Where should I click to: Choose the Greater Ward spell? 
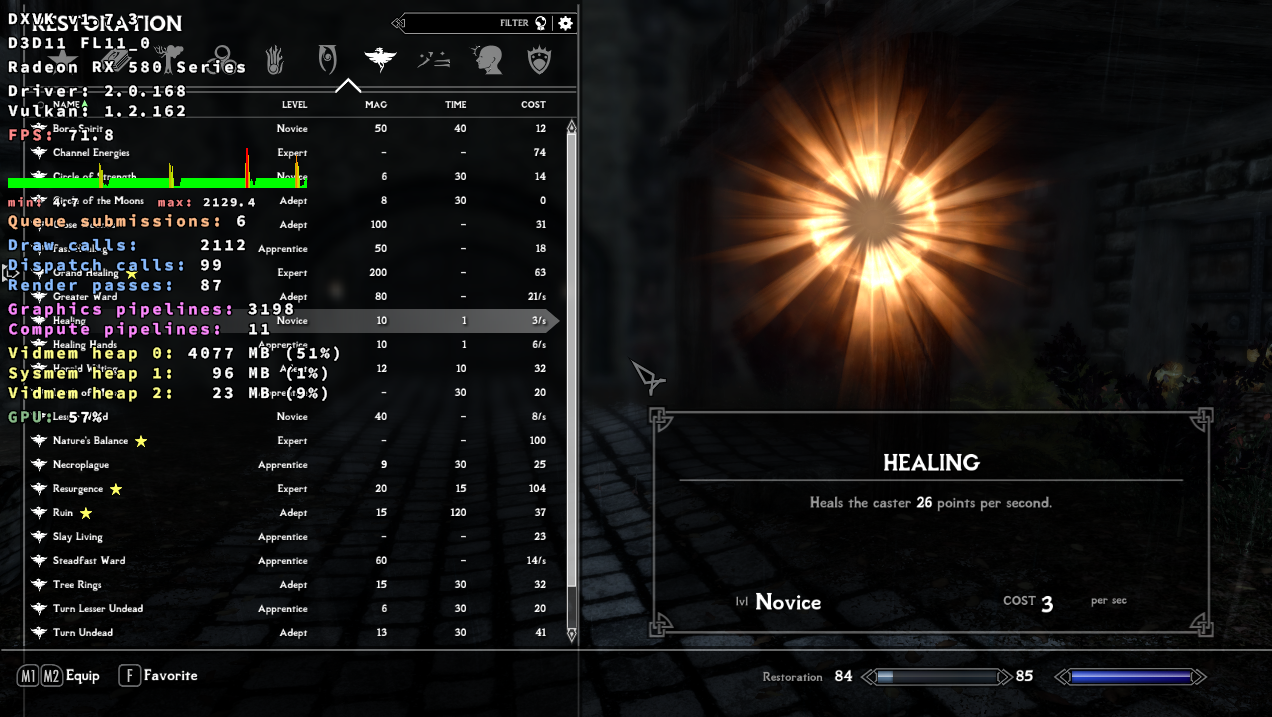85,297
